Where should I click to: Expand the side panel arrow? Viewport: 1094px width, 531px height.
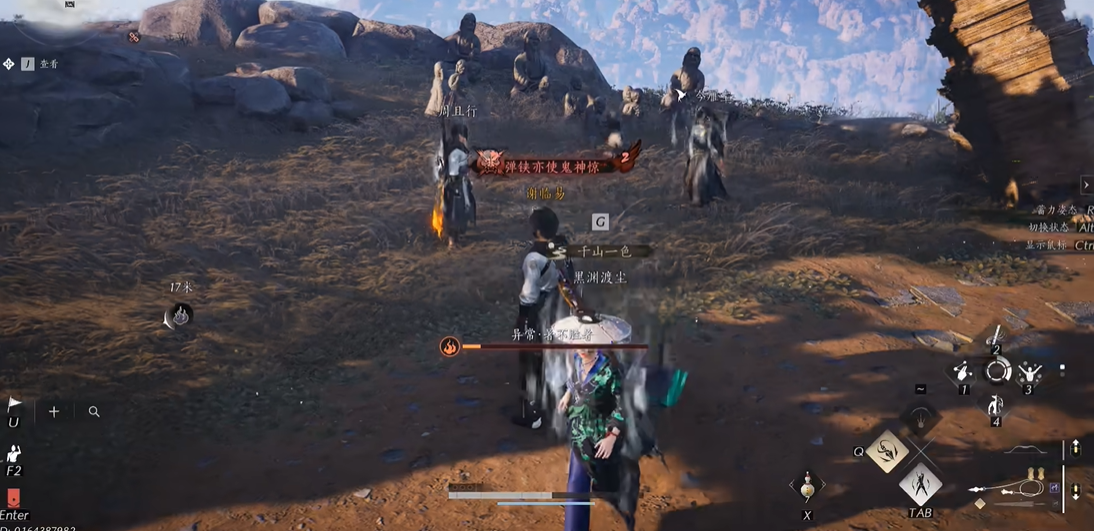(1086, 185)
